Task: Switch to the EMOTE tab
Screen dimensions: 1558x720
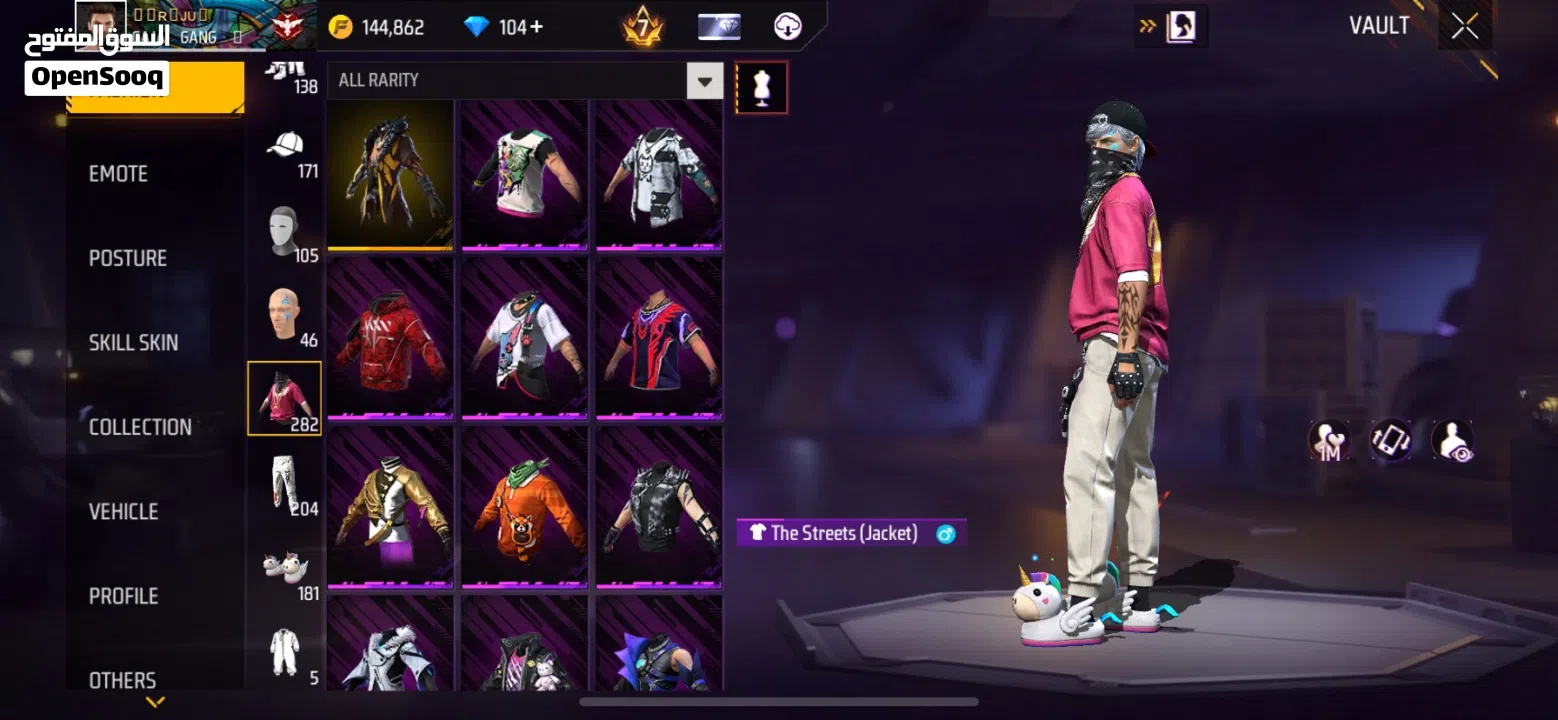Action: coord(119,173)
